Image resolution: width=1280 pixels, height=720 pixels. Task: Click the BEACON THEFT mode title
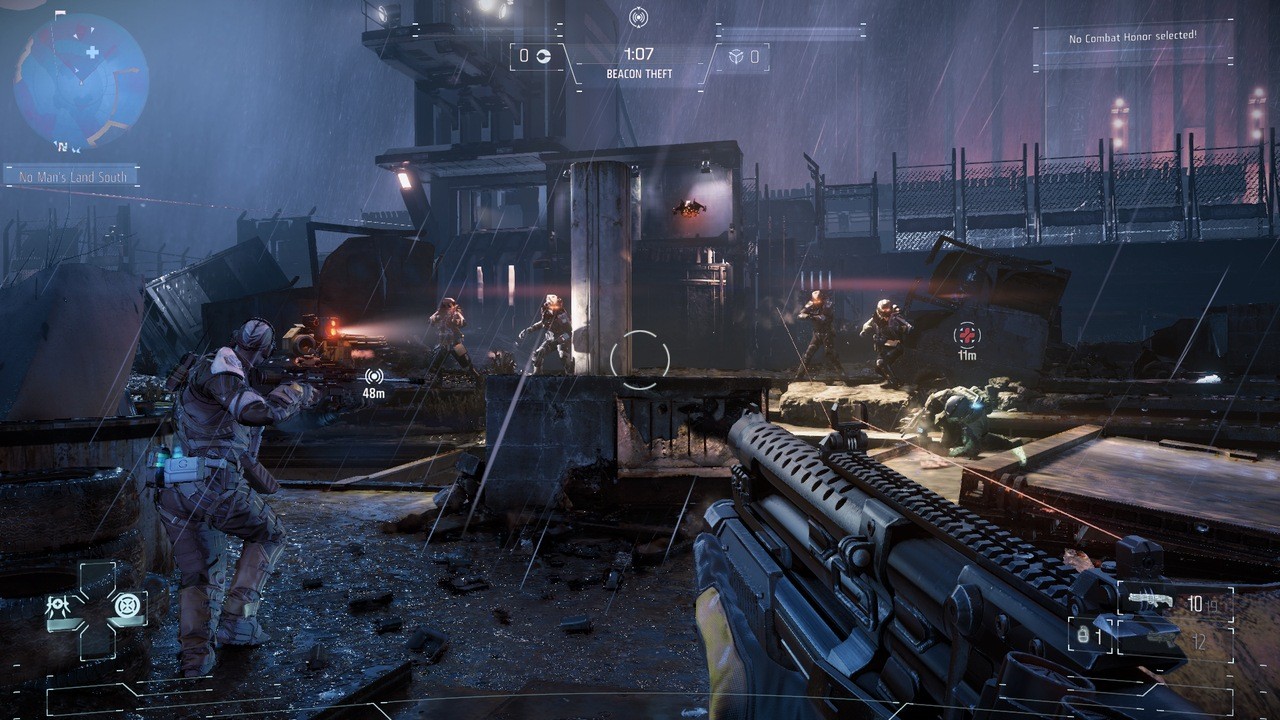point(639,73)
